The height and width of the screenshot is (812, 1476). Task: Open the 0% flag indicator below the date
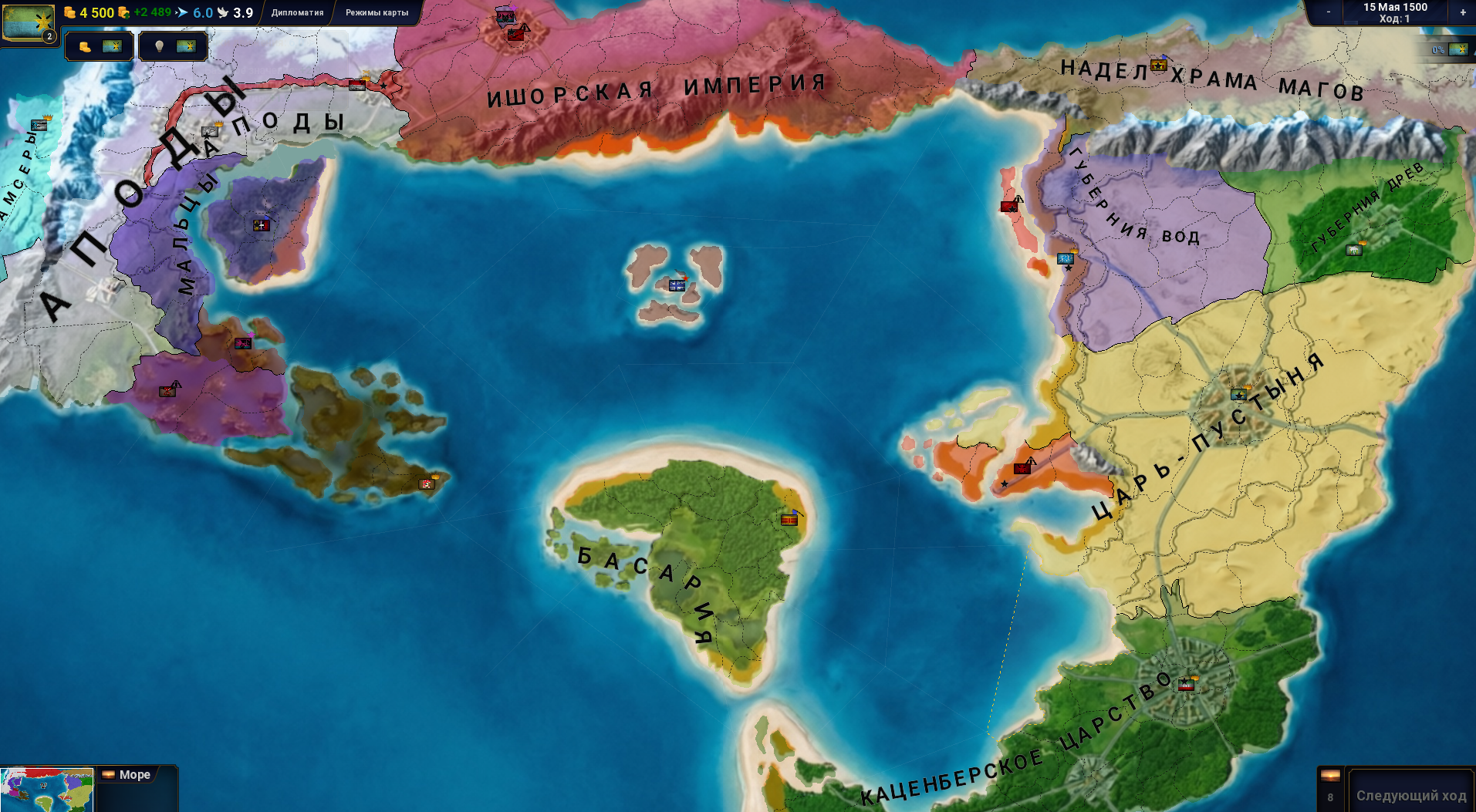coord(1449,49)
